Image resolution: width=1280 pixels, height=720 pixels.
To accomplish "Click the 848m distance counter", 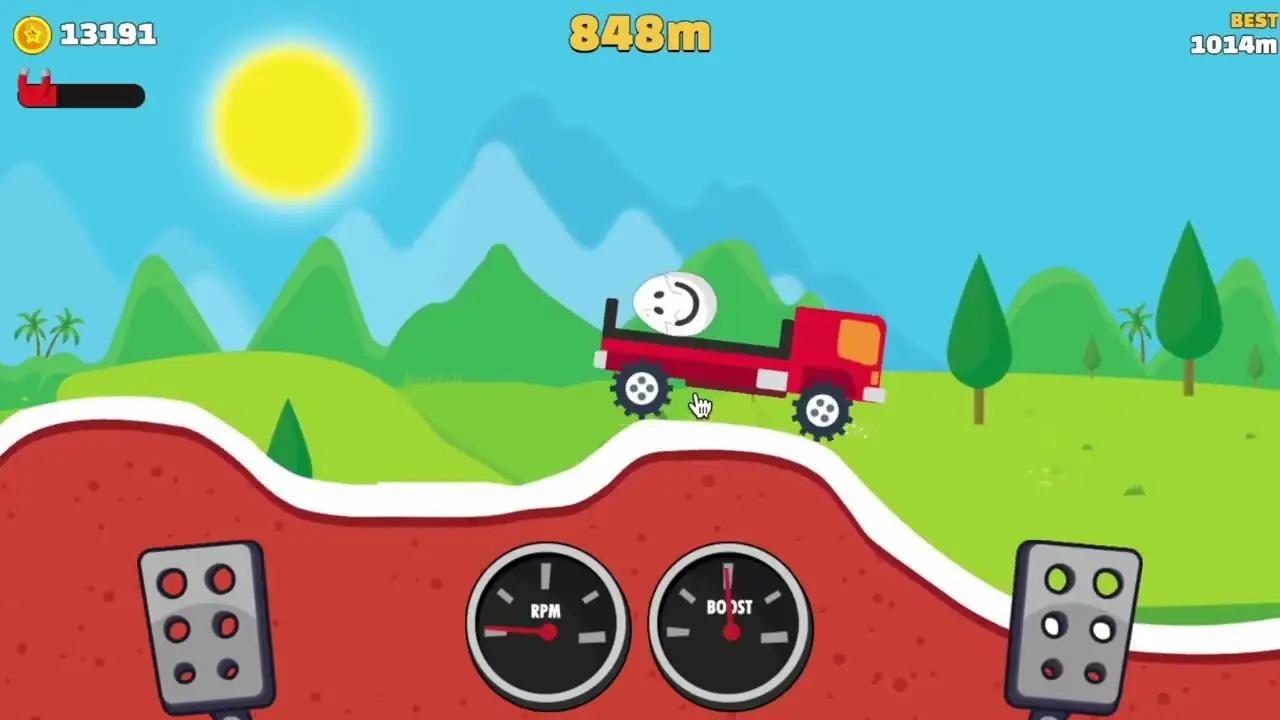I will (640, 34).
